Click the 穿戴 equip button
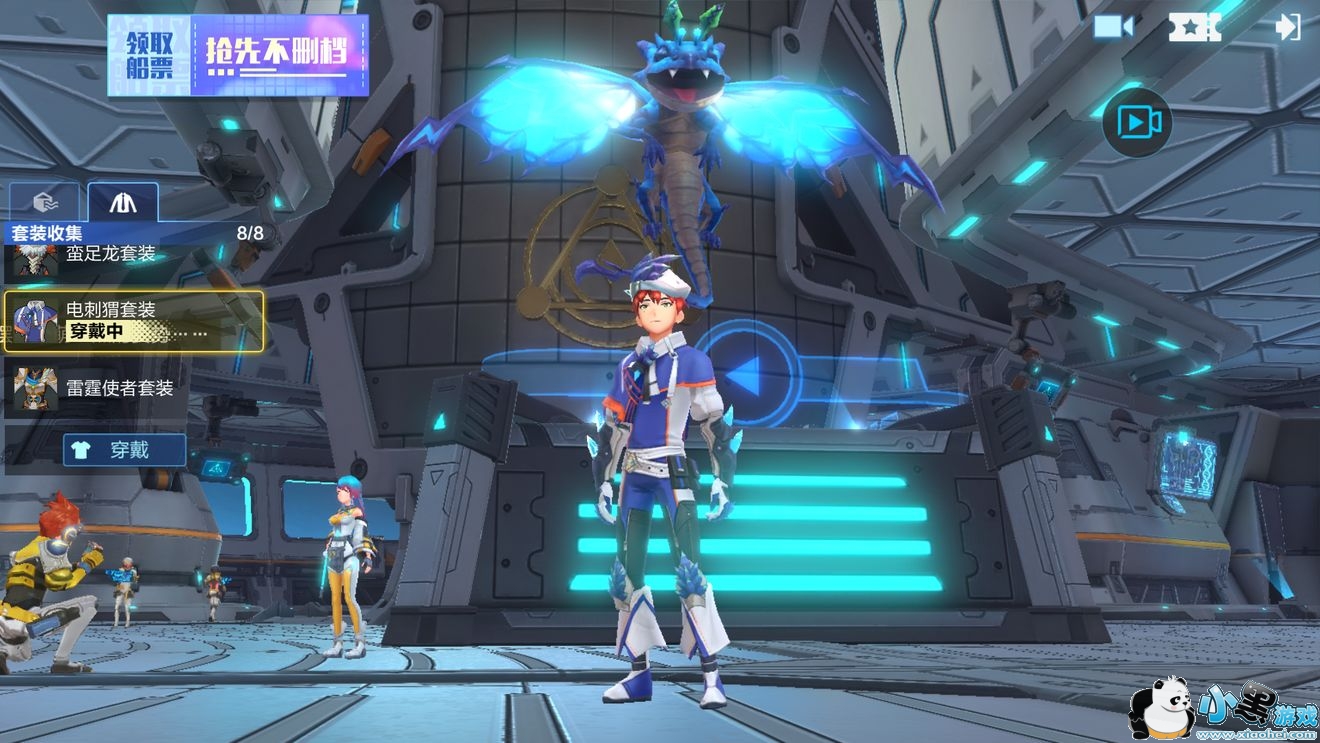 (x=125, y=450)
